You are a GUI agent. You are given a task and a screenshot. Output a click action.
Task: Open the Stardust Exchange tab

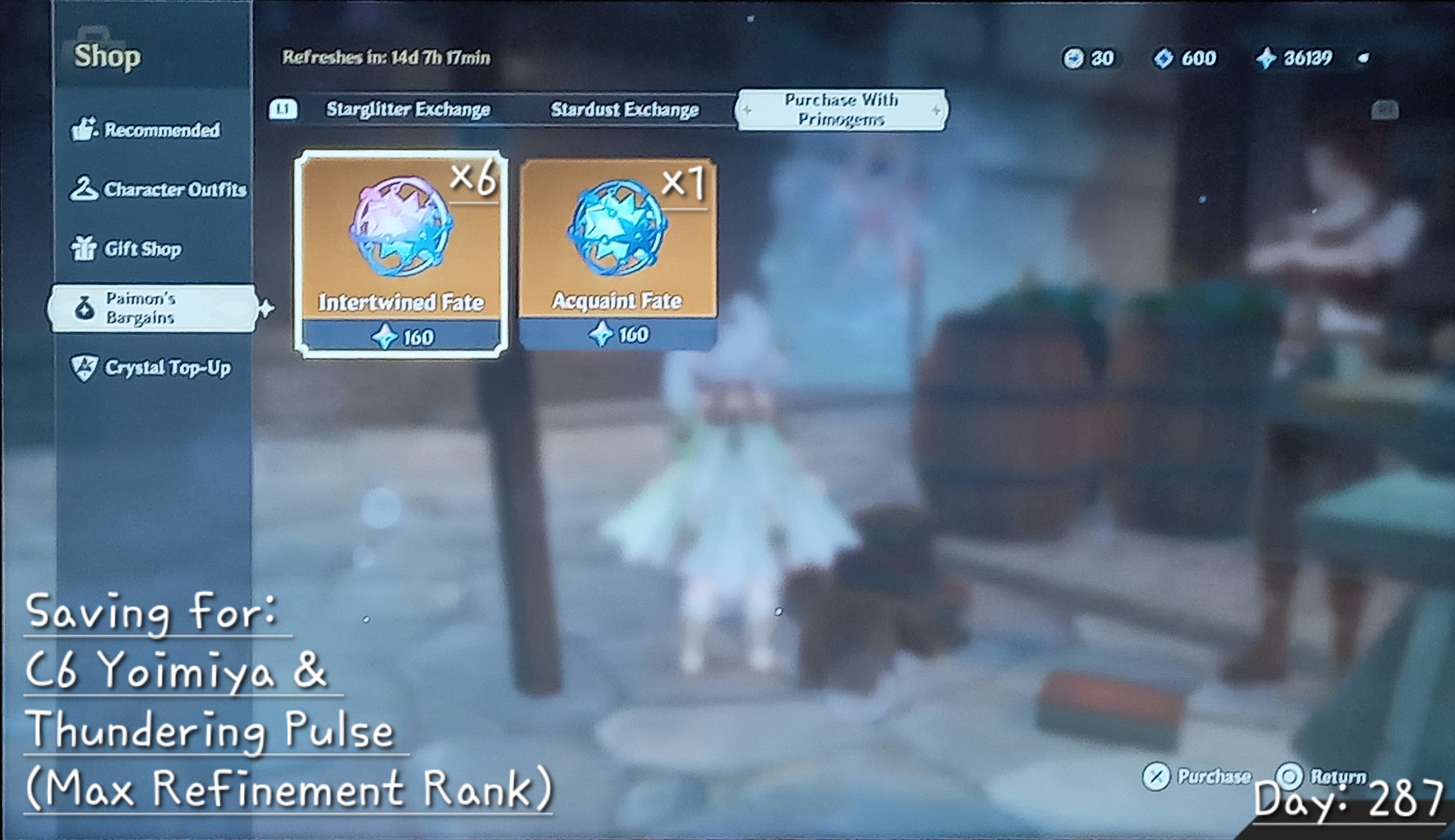(625, 109)
